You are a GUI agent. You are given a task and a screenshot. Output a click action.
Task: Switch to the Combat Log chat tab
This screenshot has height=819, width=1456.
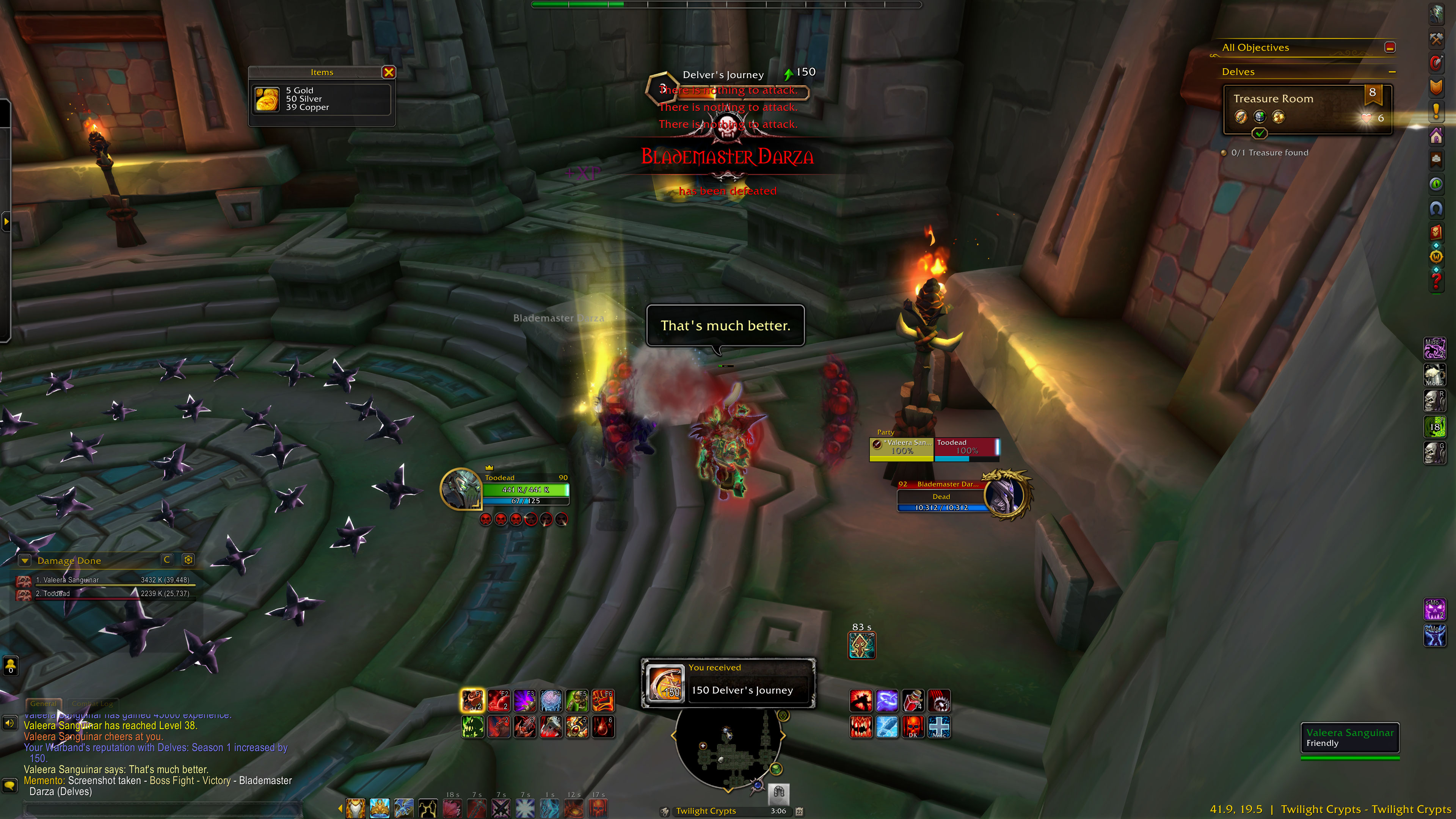92,704
